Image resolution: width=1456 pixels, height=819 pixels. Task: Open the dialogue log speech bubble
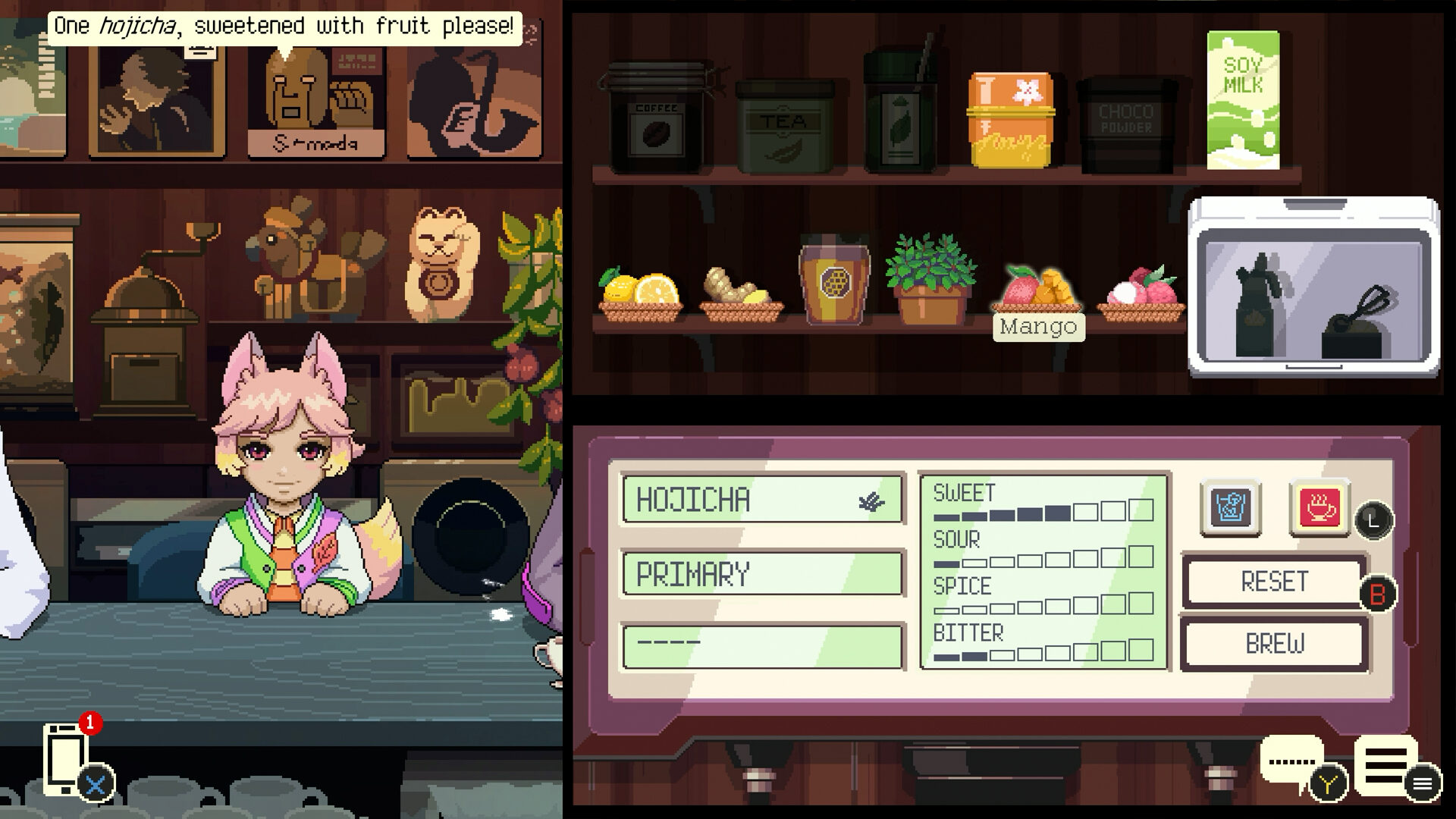[x=1291, y=761]
